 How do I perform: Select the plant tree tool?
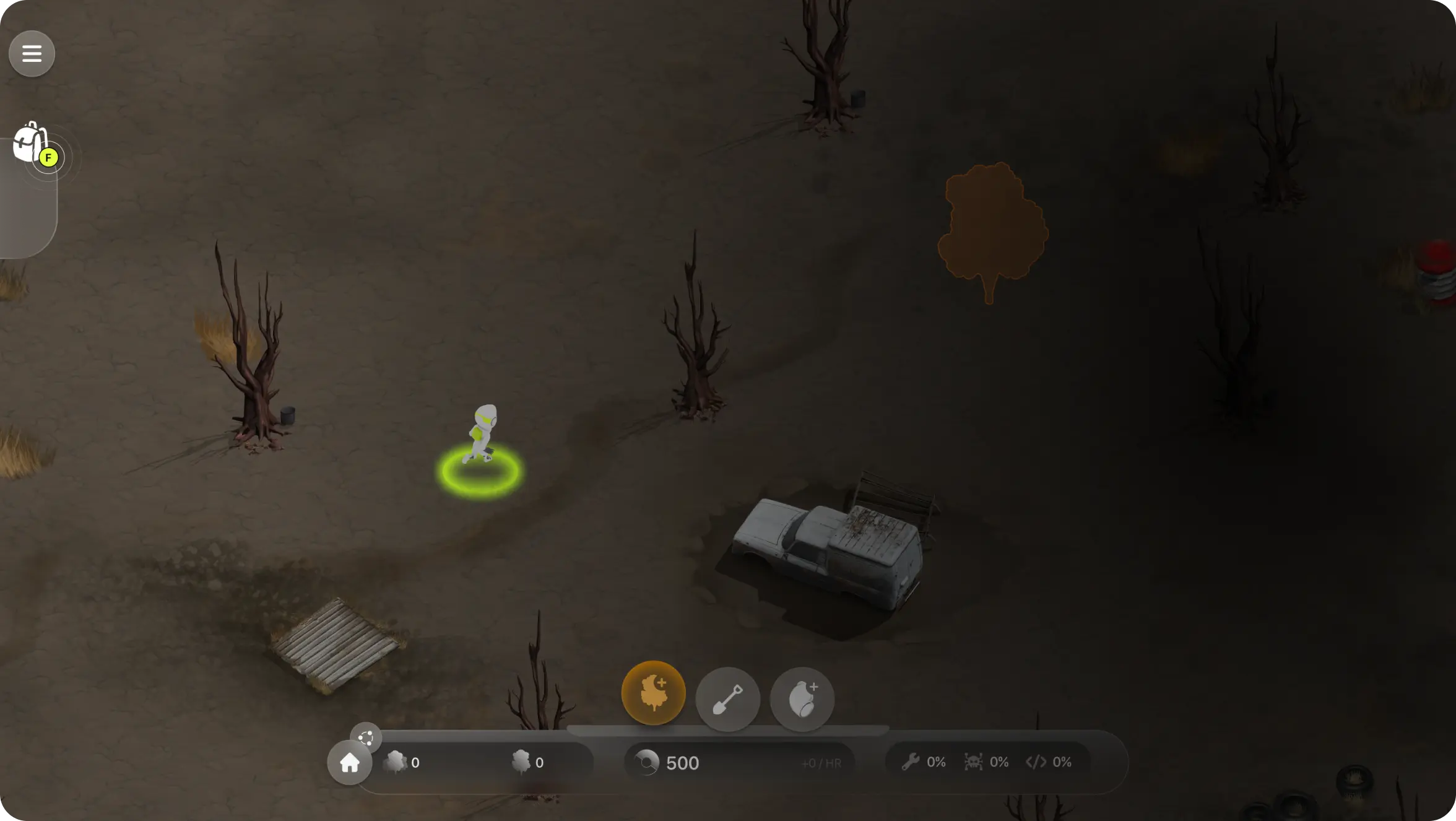pyautogui.click(x=653, y=693)
